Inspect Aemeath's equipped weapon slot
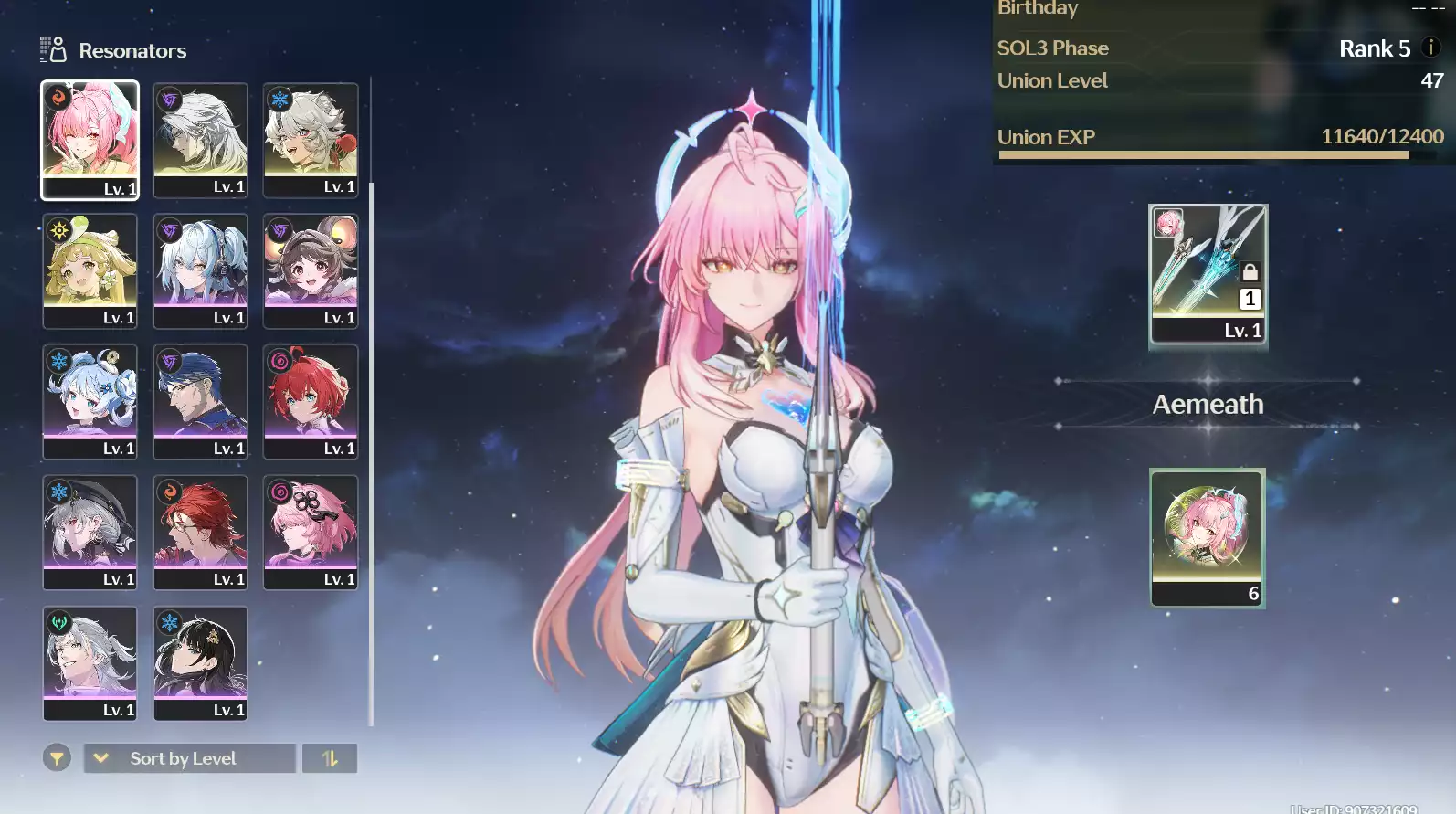1456x814 pixels. (1208, 274)
